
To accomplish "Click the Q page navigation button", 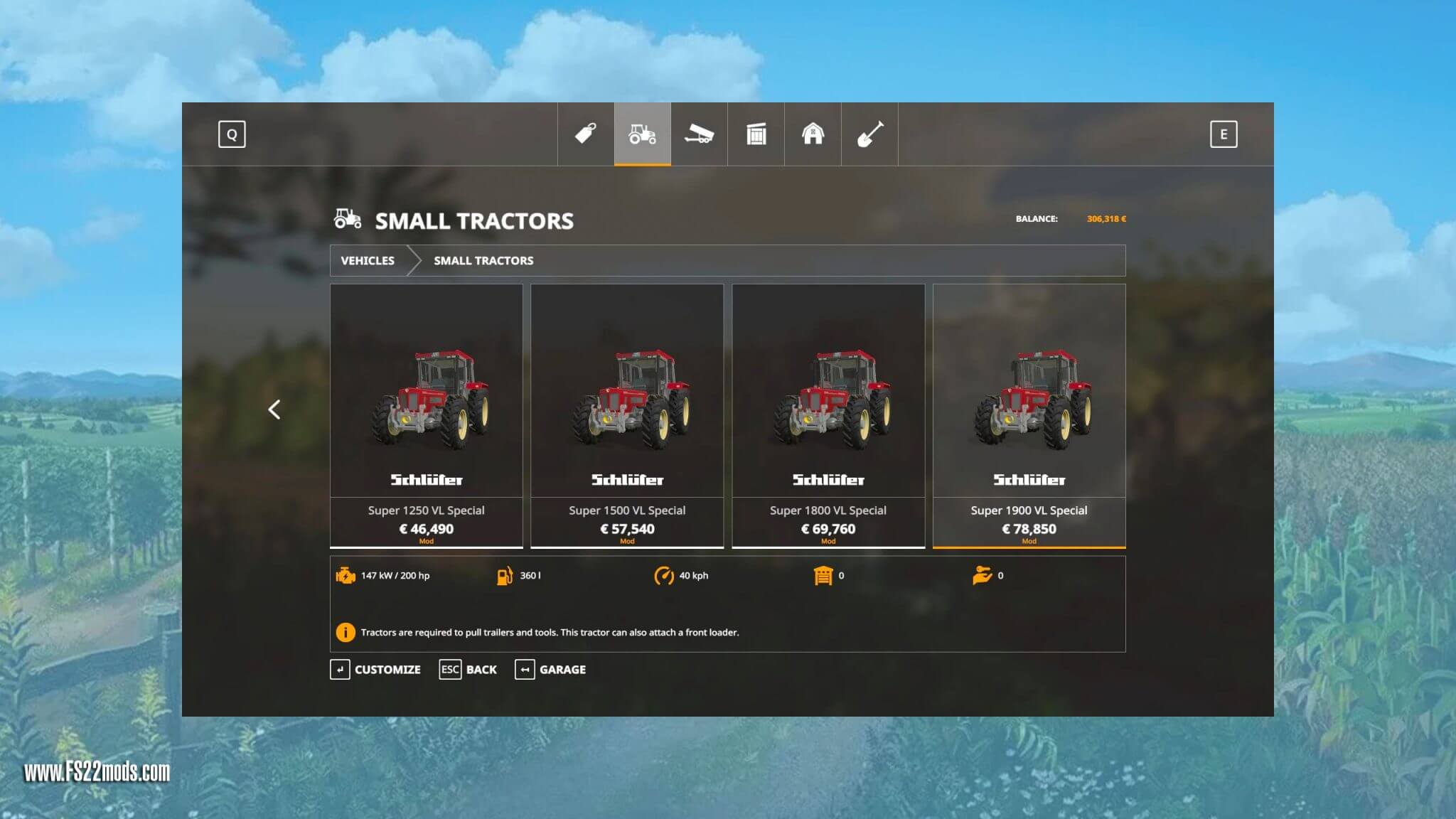I will click(231, 134).
